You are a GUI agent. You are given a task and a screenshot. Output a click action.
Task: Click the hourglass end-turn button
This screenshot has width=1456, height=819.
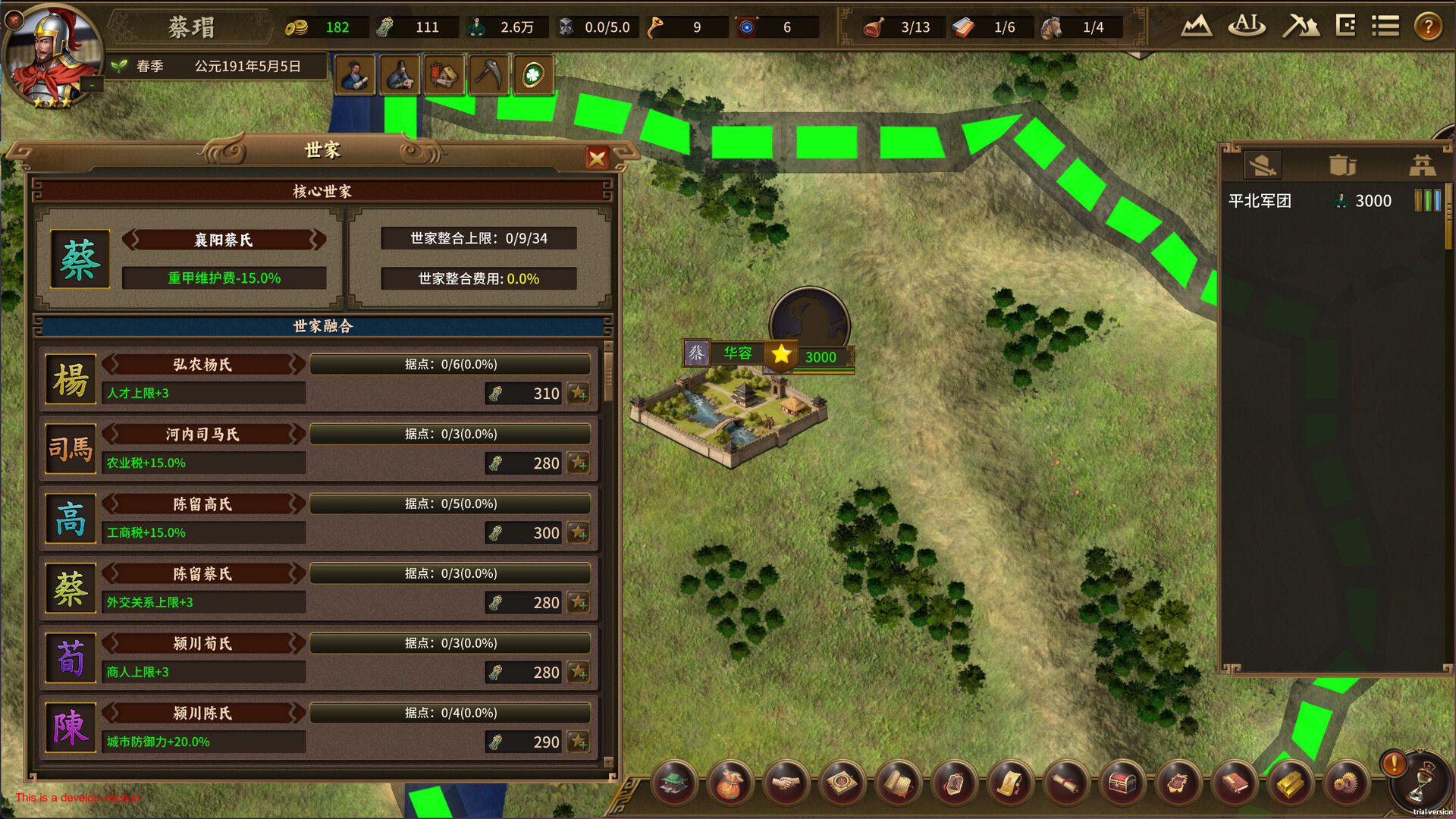[1420, 783]
